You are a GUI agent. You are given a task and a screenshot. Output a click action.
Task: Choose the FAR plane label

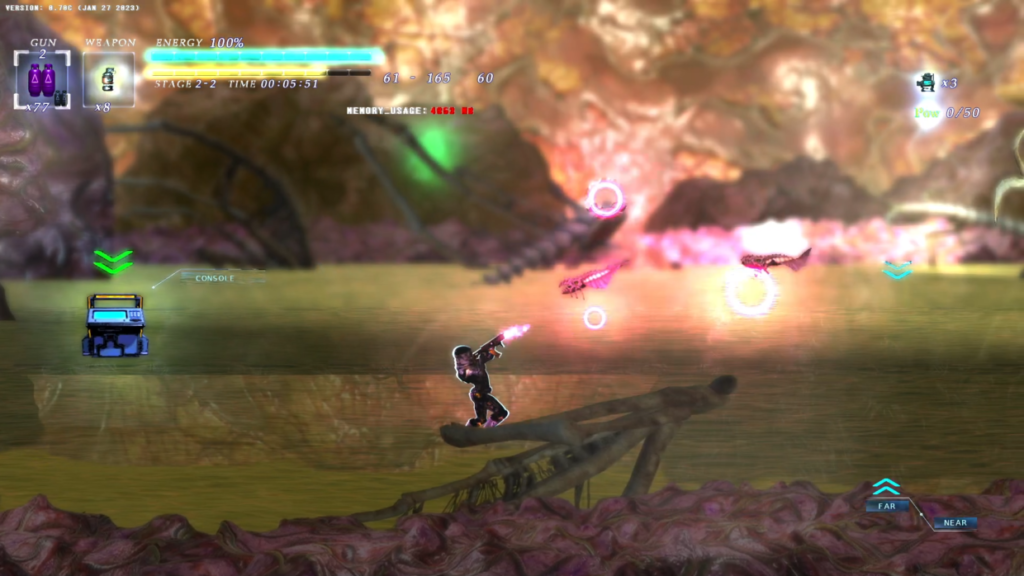pyautogui.click(x=887, y=506)
